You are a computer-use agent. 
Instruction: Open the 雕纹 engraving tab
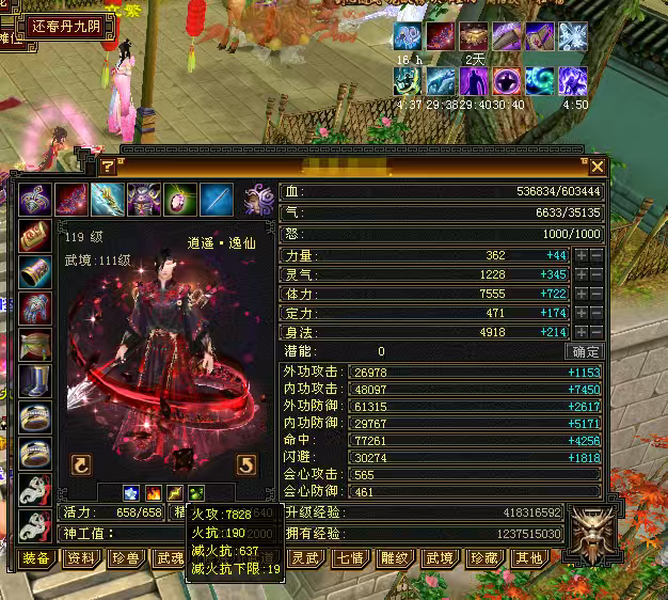click(x=395, y=559)
